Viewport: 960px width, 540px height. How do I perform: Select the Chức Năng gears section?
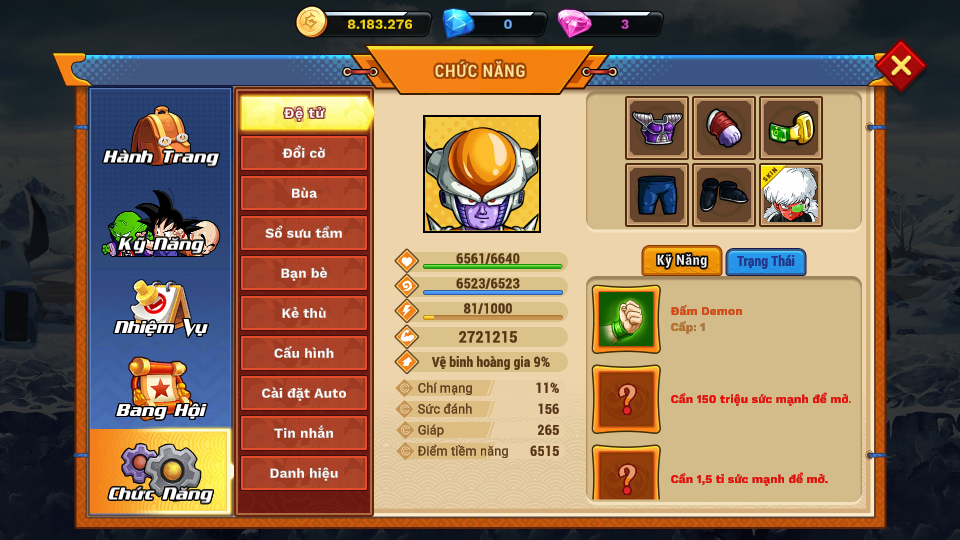click(x=161, y=472)
